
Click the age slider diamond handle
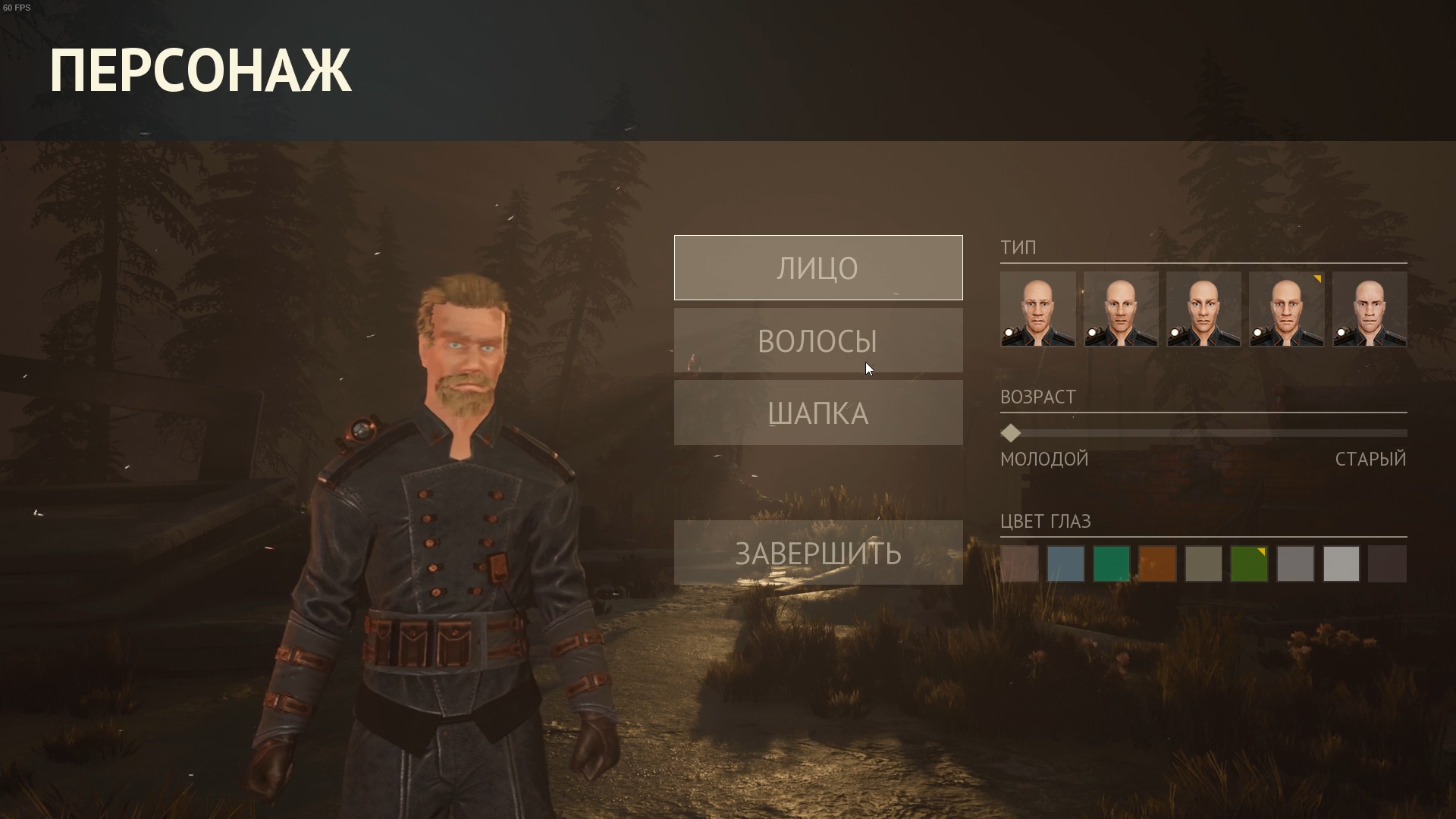pos(1011,433)
